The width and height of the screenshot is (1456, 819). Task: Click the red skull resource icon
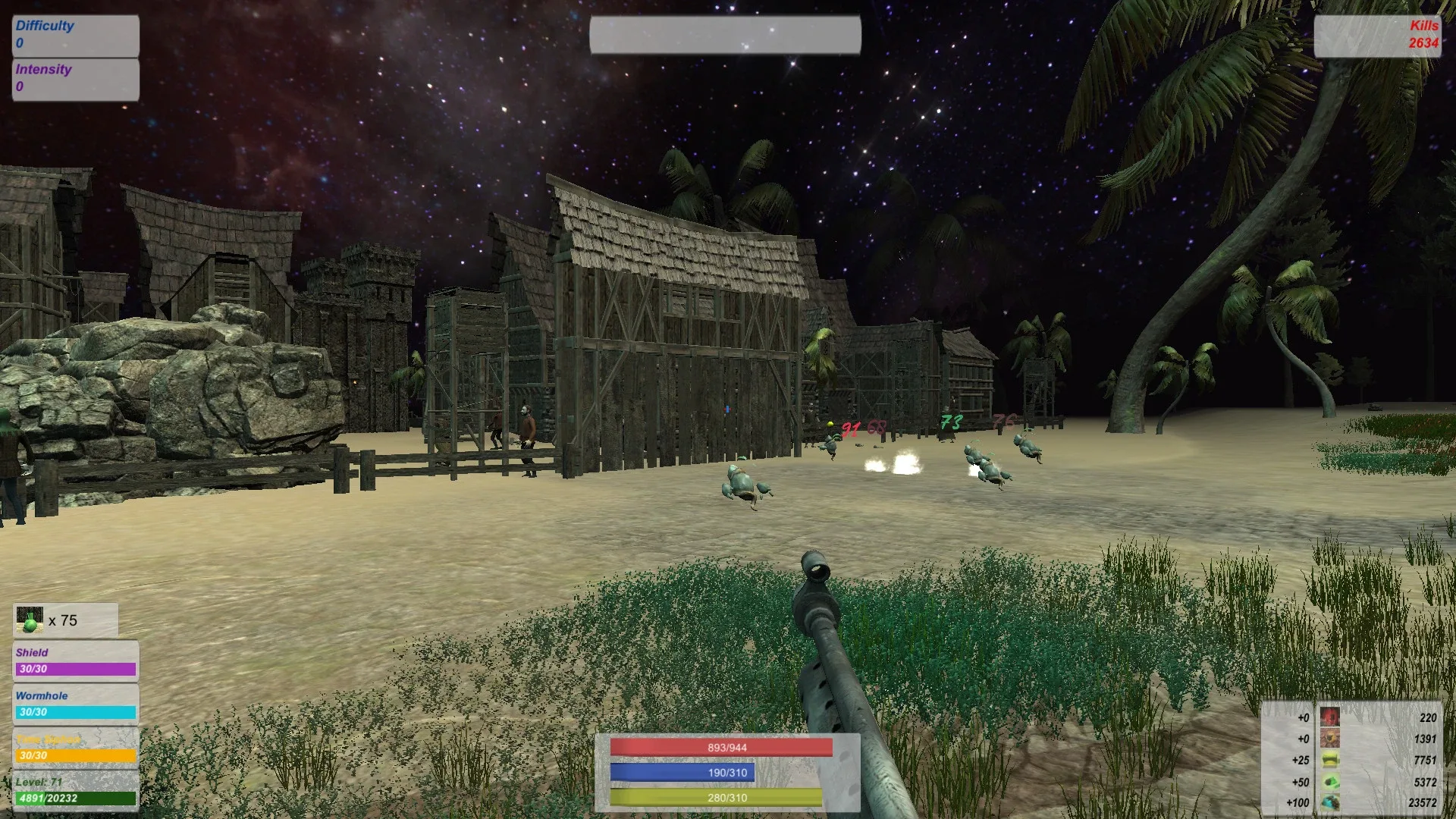pos(1329,717)
